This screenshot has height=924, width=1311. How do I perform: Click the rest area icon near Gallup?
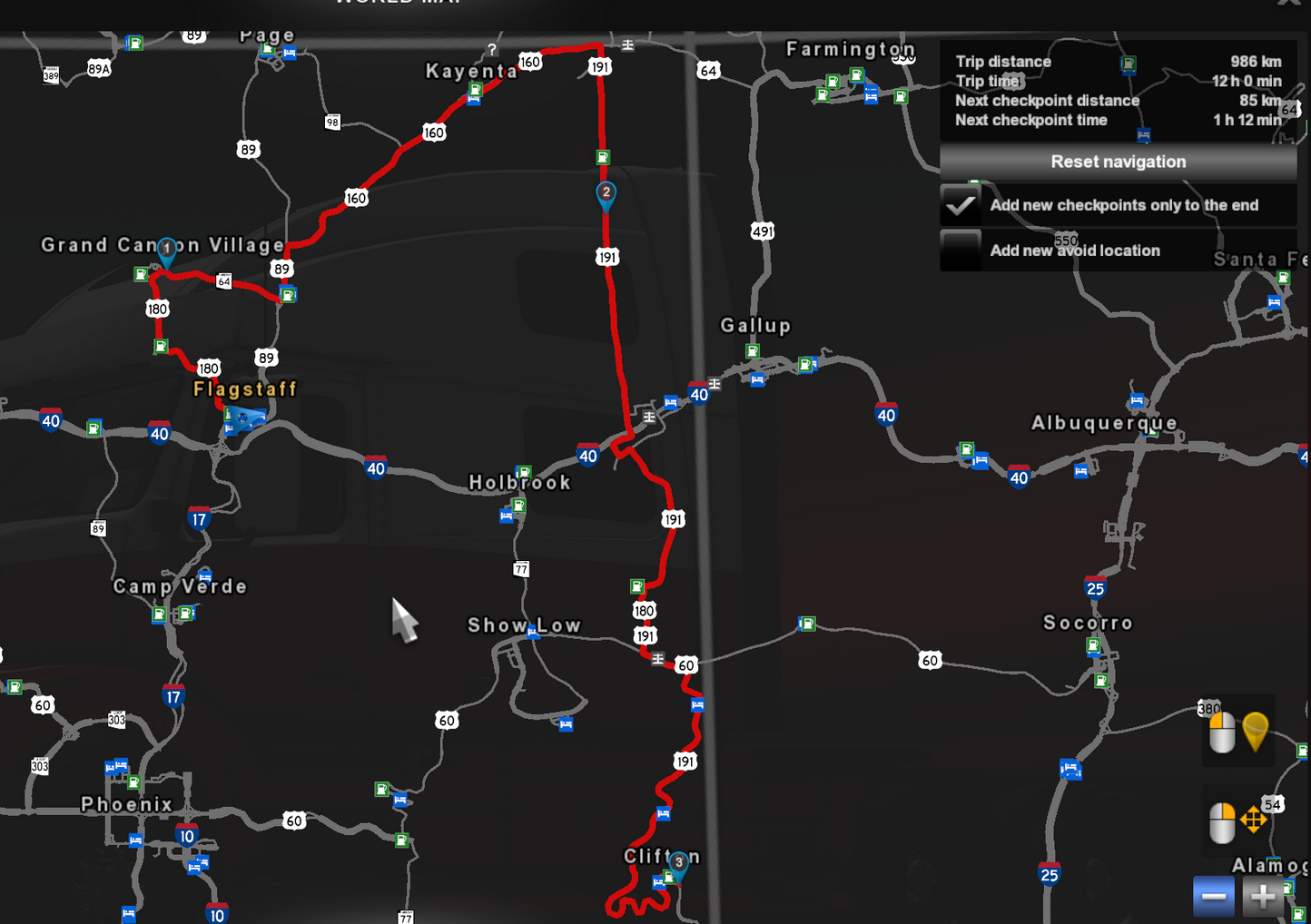[757, 381]
